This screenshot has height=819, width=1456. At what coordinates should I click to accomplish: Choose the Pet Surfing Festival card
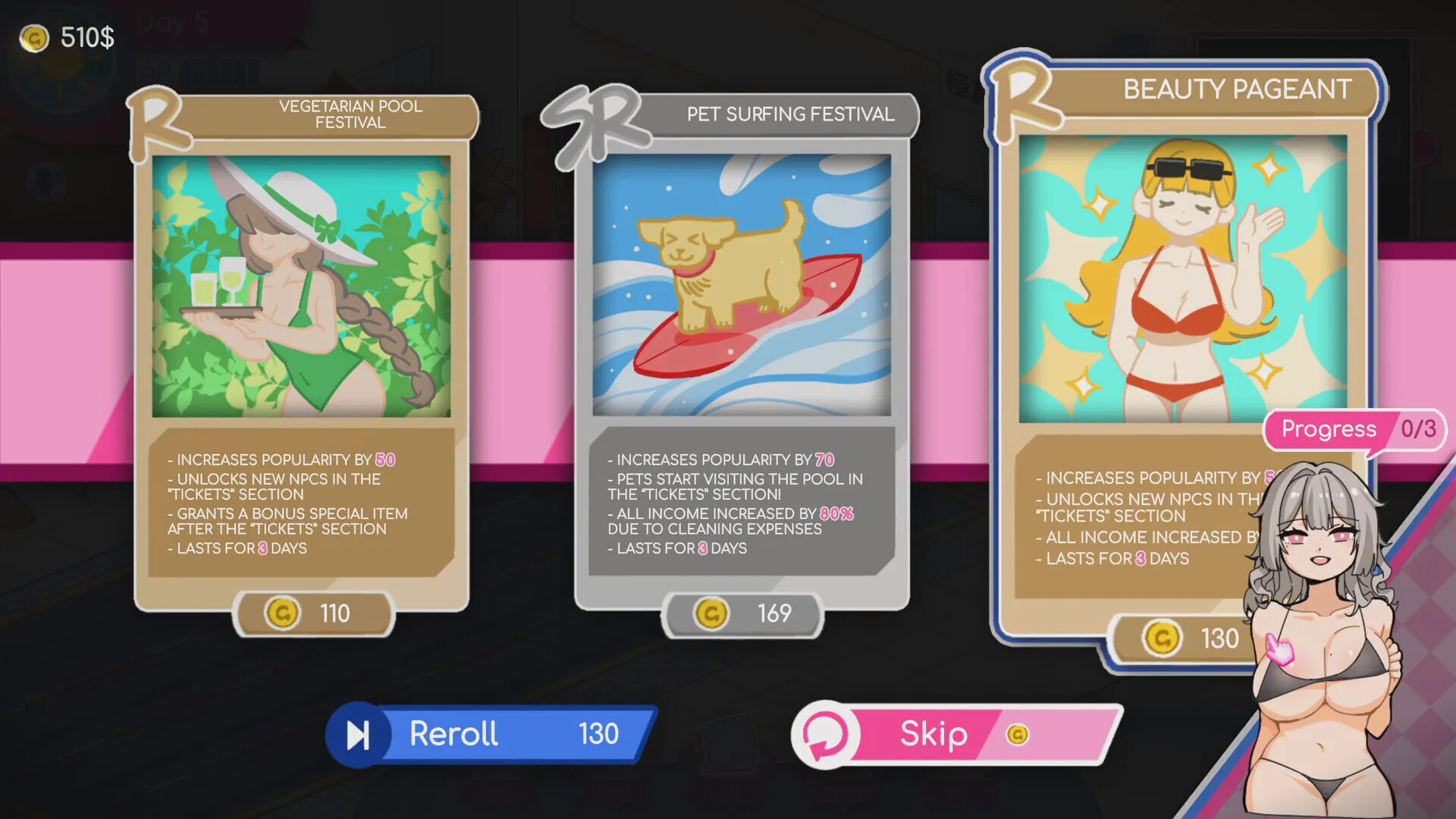click(x=742, y=287)
